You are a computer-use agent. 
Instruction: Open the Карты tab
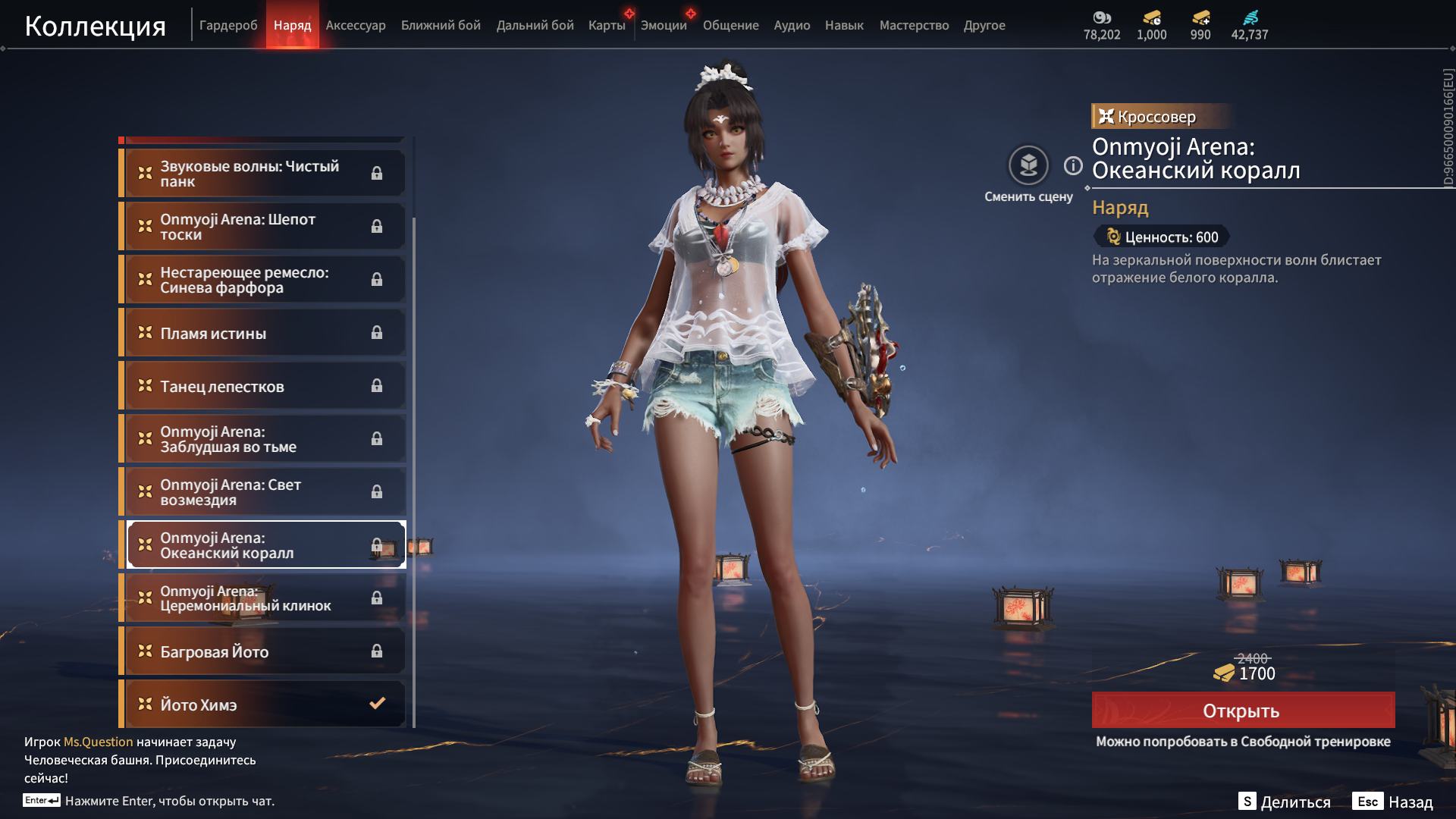[607, 25]
